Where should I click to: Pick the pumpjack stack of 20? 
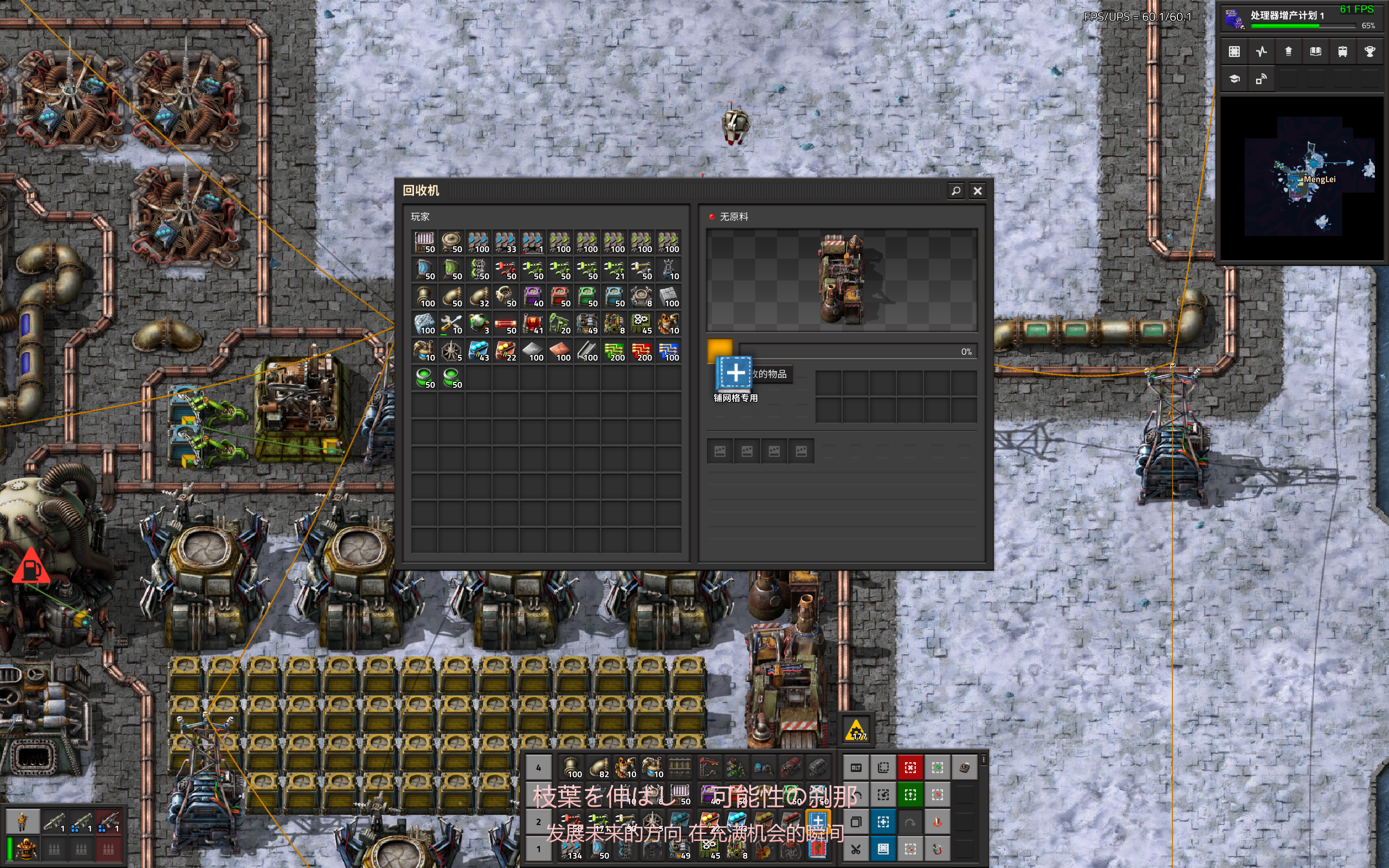point(560,324)
